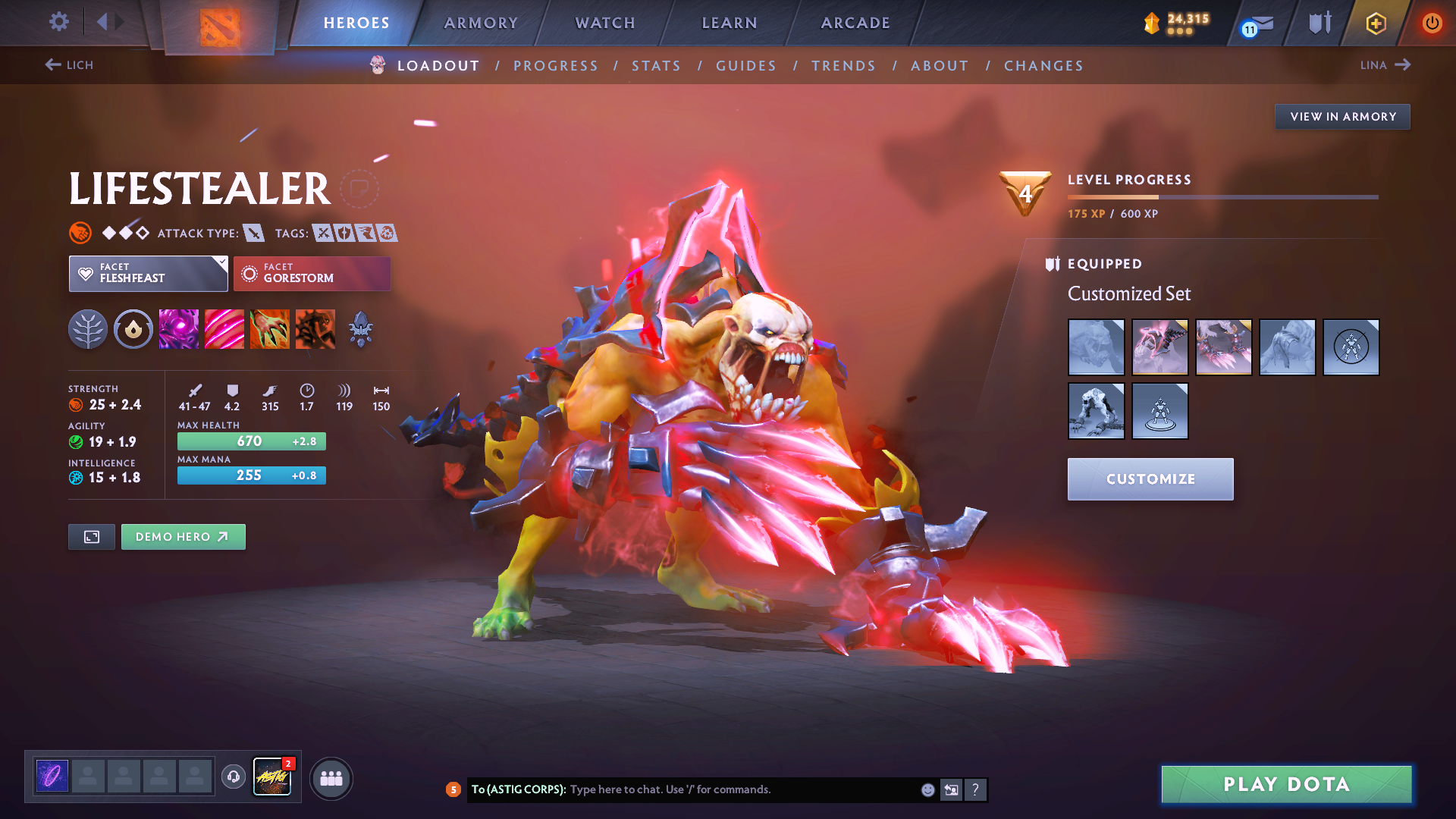
Task: Open the Feast innate ability icon
Action: point(133,328)
